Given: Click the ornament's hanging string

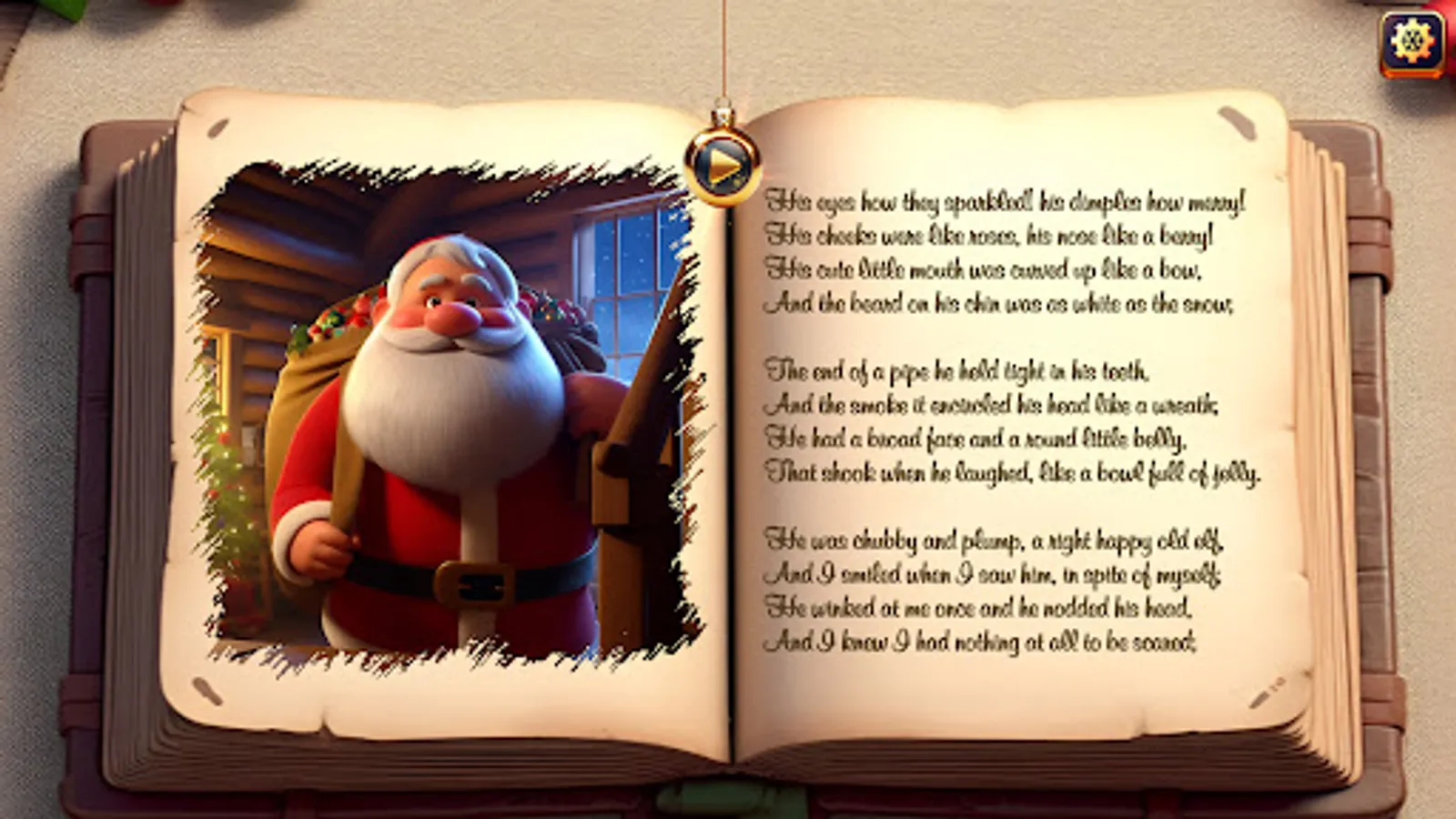Looking at the screenshot, I should click(724, 55).
